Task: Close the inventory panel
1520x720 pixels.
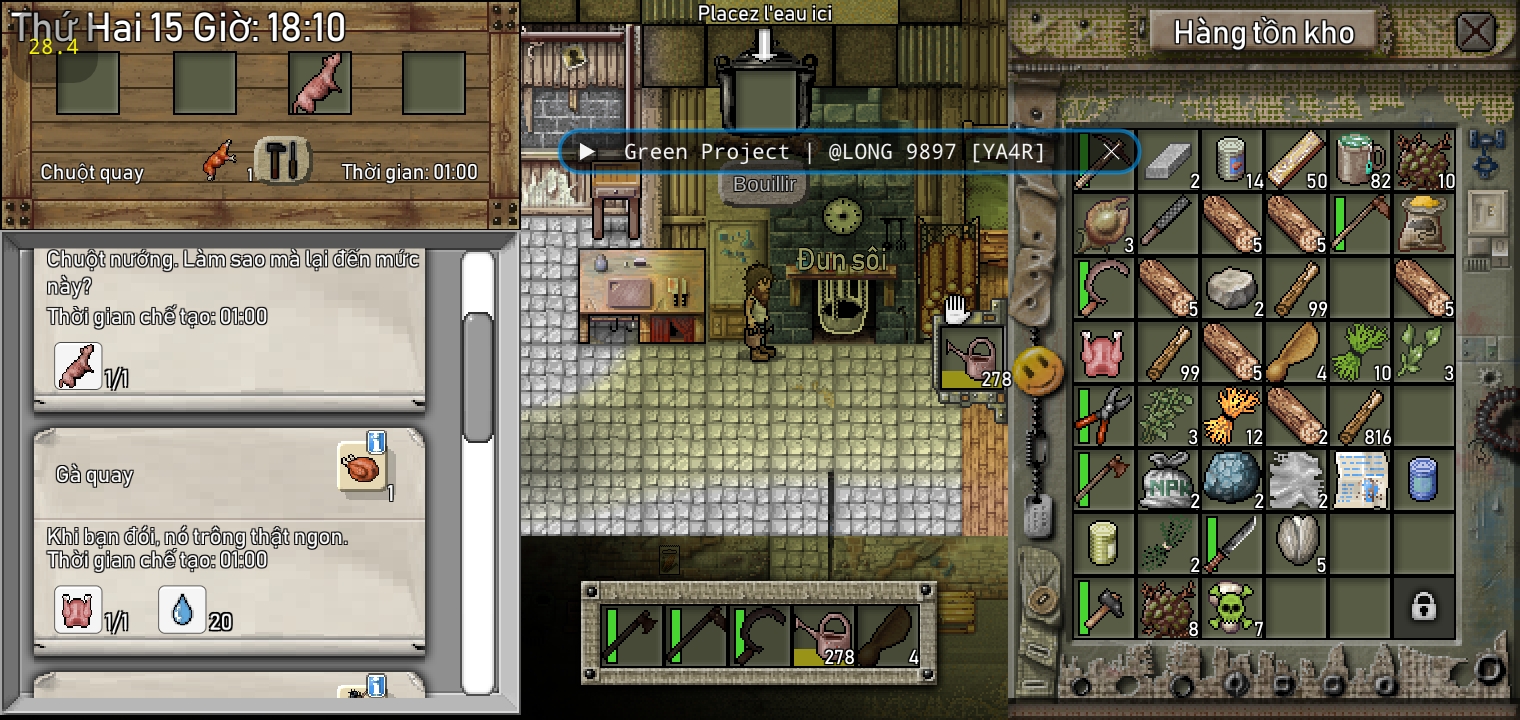Action: point(1475,32)
